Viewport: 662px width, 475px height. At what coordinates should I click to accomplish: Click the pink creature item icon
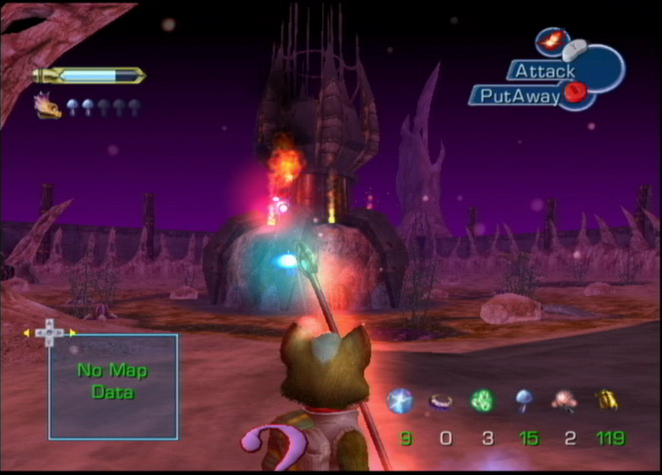564,401
